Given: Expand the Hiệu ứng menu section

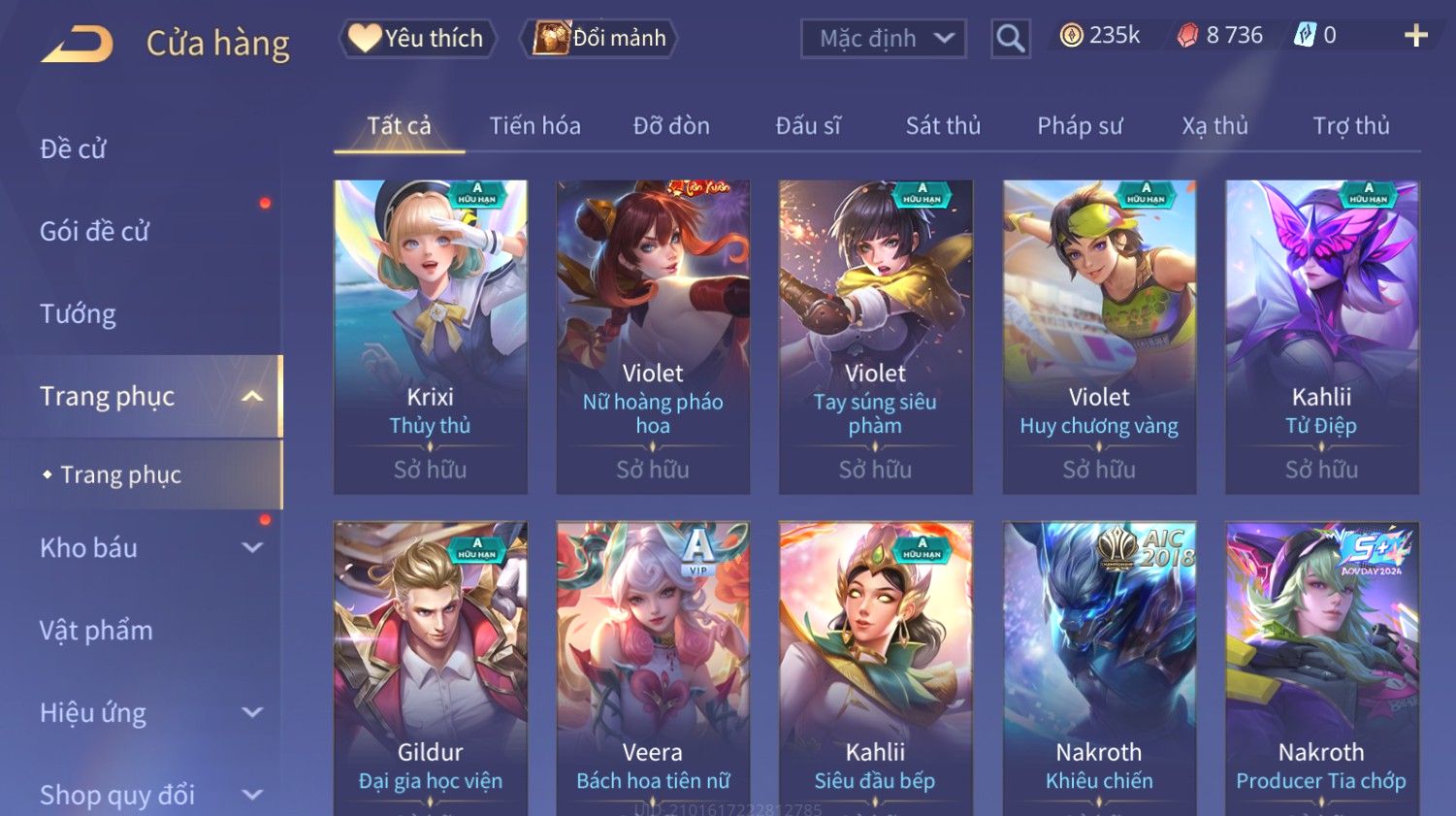Looking at the screenshot, I should click(146, 713).
